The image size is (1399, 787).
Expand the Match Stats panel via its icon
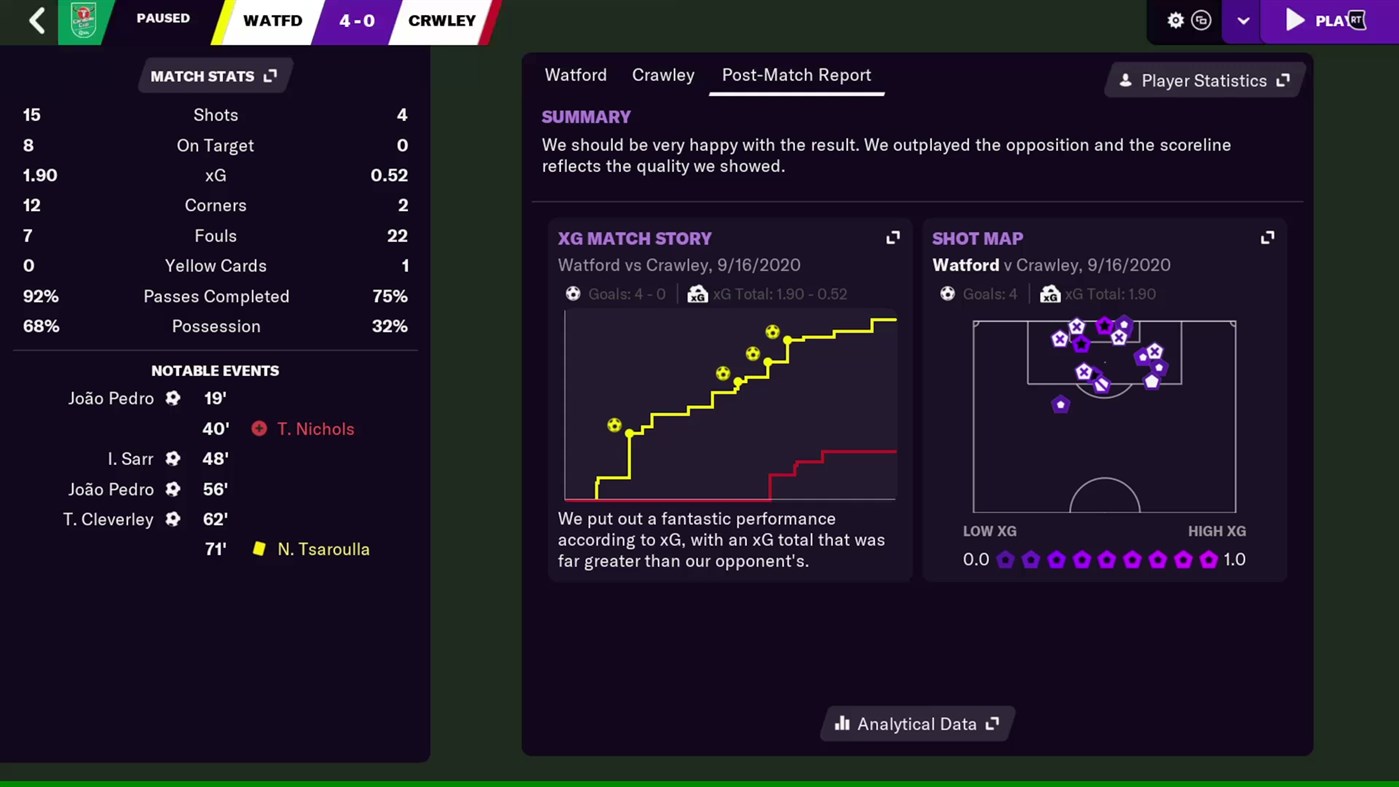coord(270,74)
